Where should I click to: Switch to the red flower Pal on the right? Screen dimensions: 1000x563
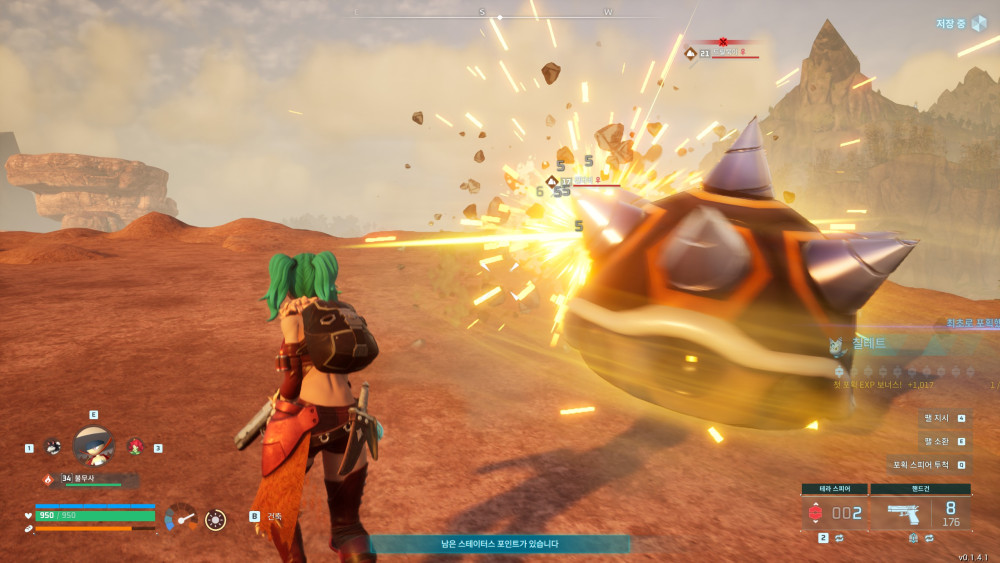pos(134,446)
